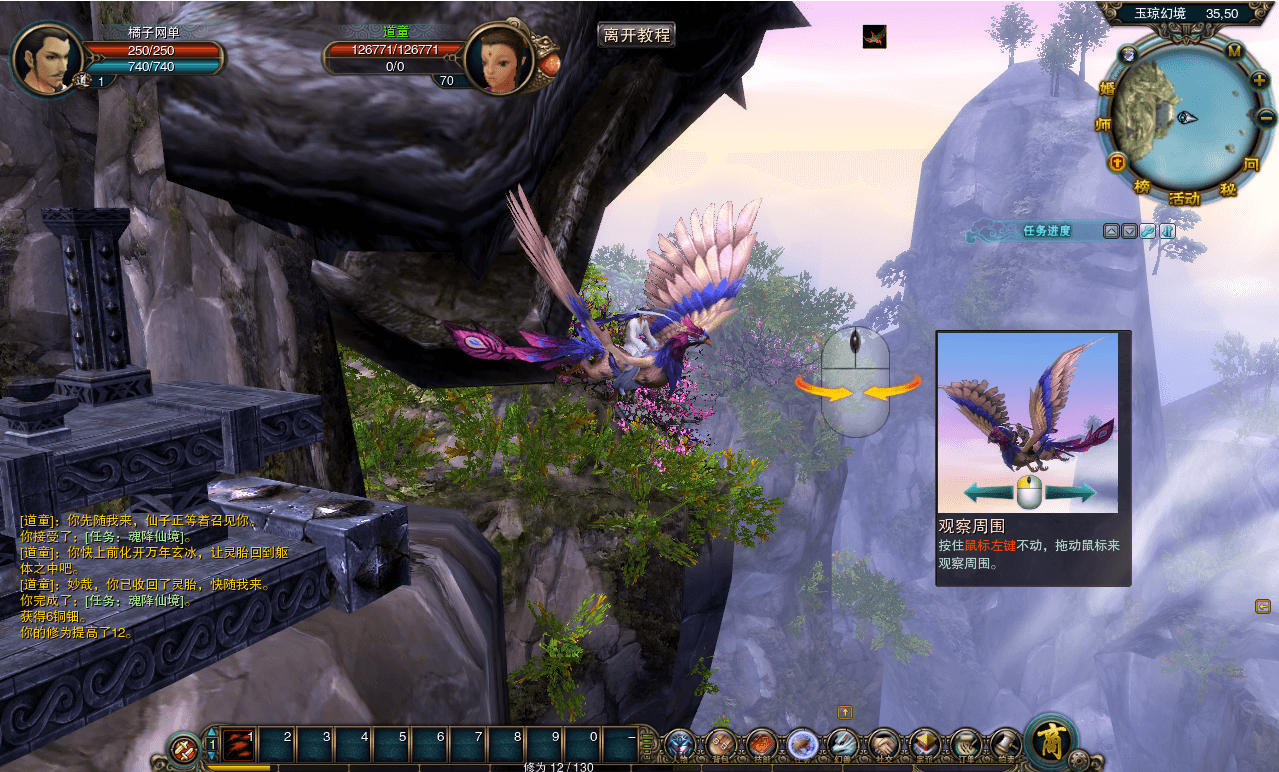Open the round 商 shop button
This screenshot has width=1279, height=772.
click(1049, 741)
